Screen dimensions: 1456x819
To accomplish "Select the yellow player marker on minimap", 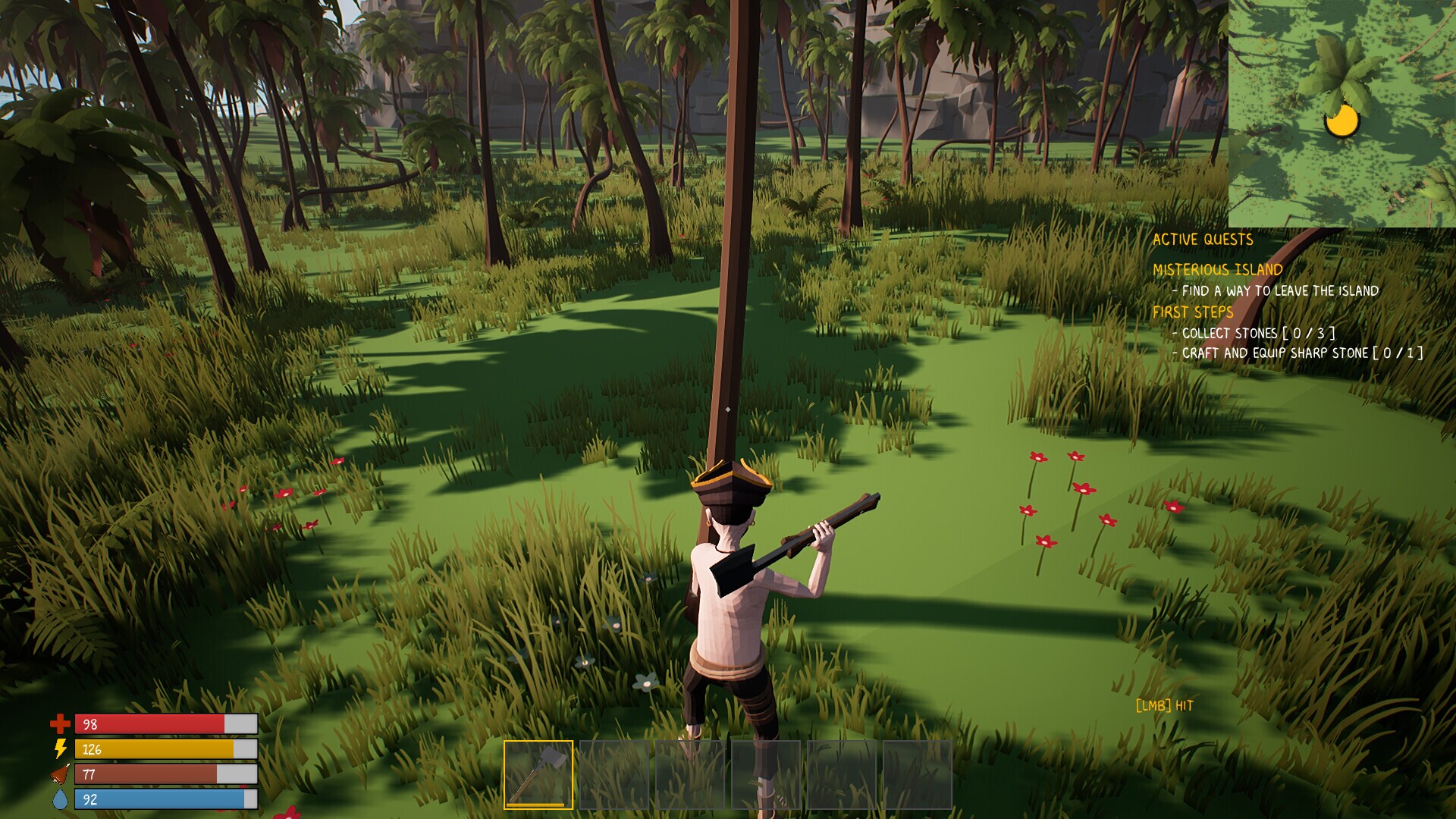I will pos(1341,121).
